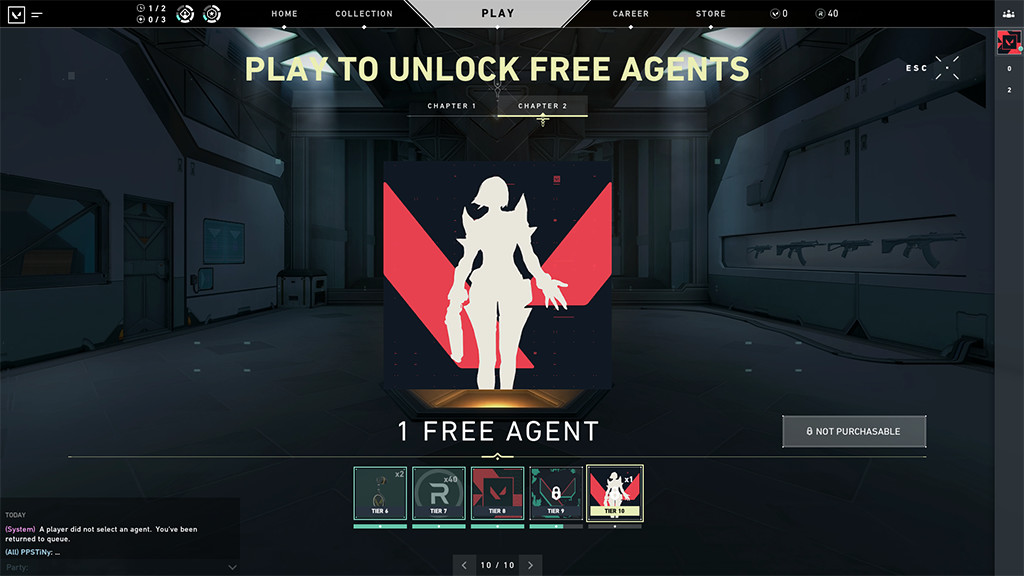
Task: Go to the Collection tab
Action: click(x=364, y=14)
